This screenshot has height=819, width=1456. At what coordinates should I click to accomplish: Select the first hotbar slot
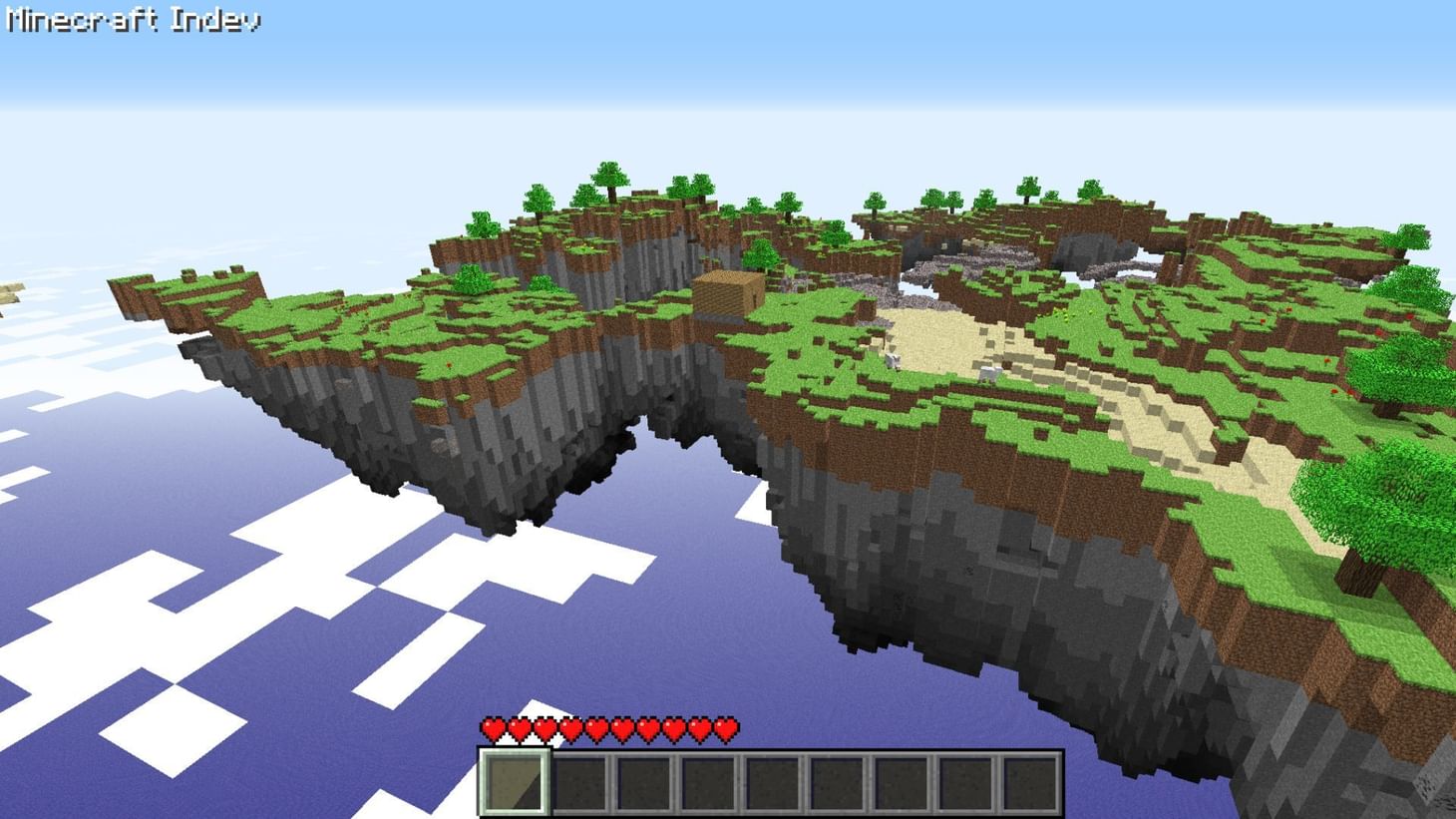pyautogui.click(x=514, y=783)
